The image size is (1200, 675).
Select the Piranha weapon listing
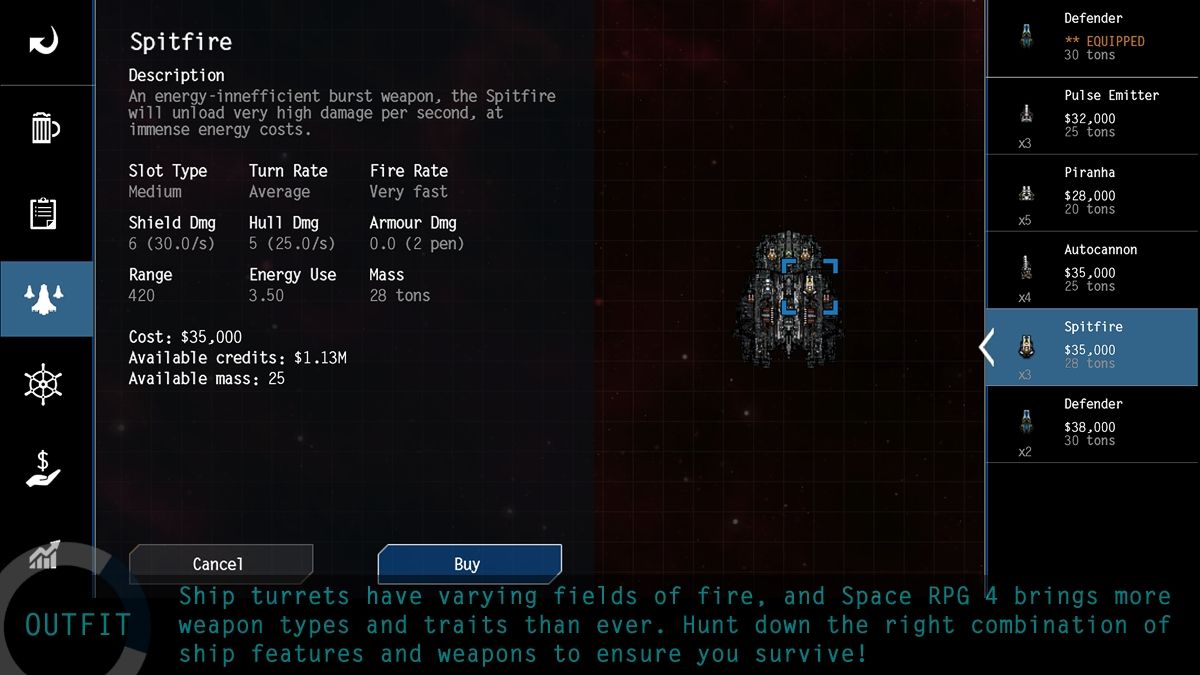tap(1092, 193)
